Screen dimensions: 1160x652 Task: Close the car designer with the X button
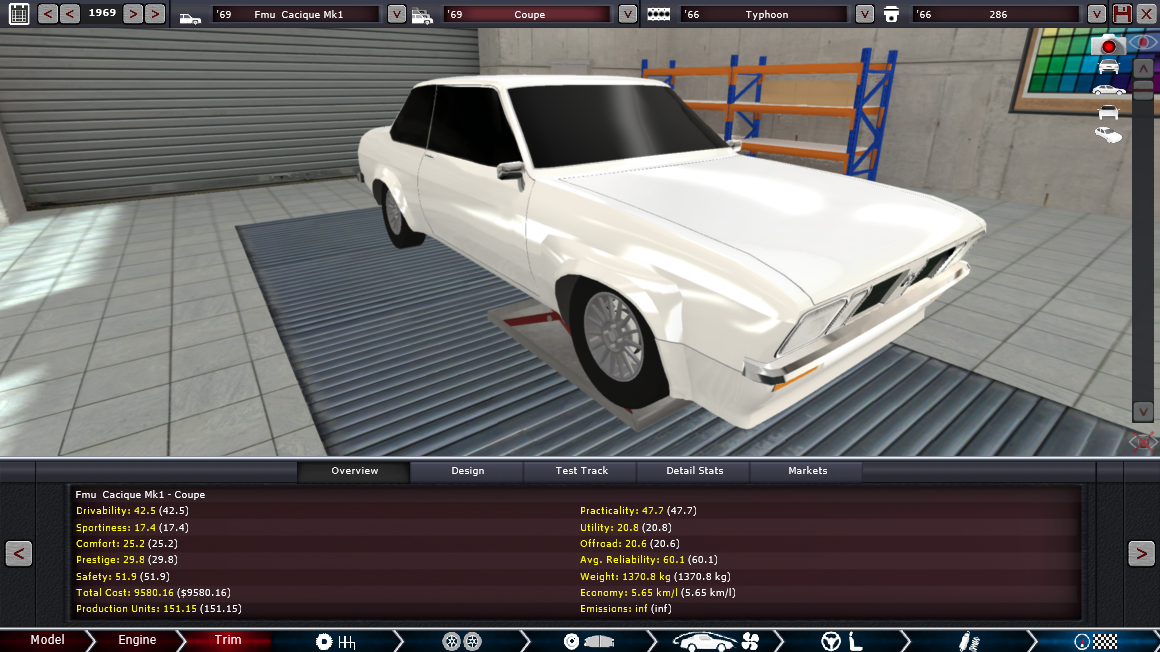pos(1146,14)
